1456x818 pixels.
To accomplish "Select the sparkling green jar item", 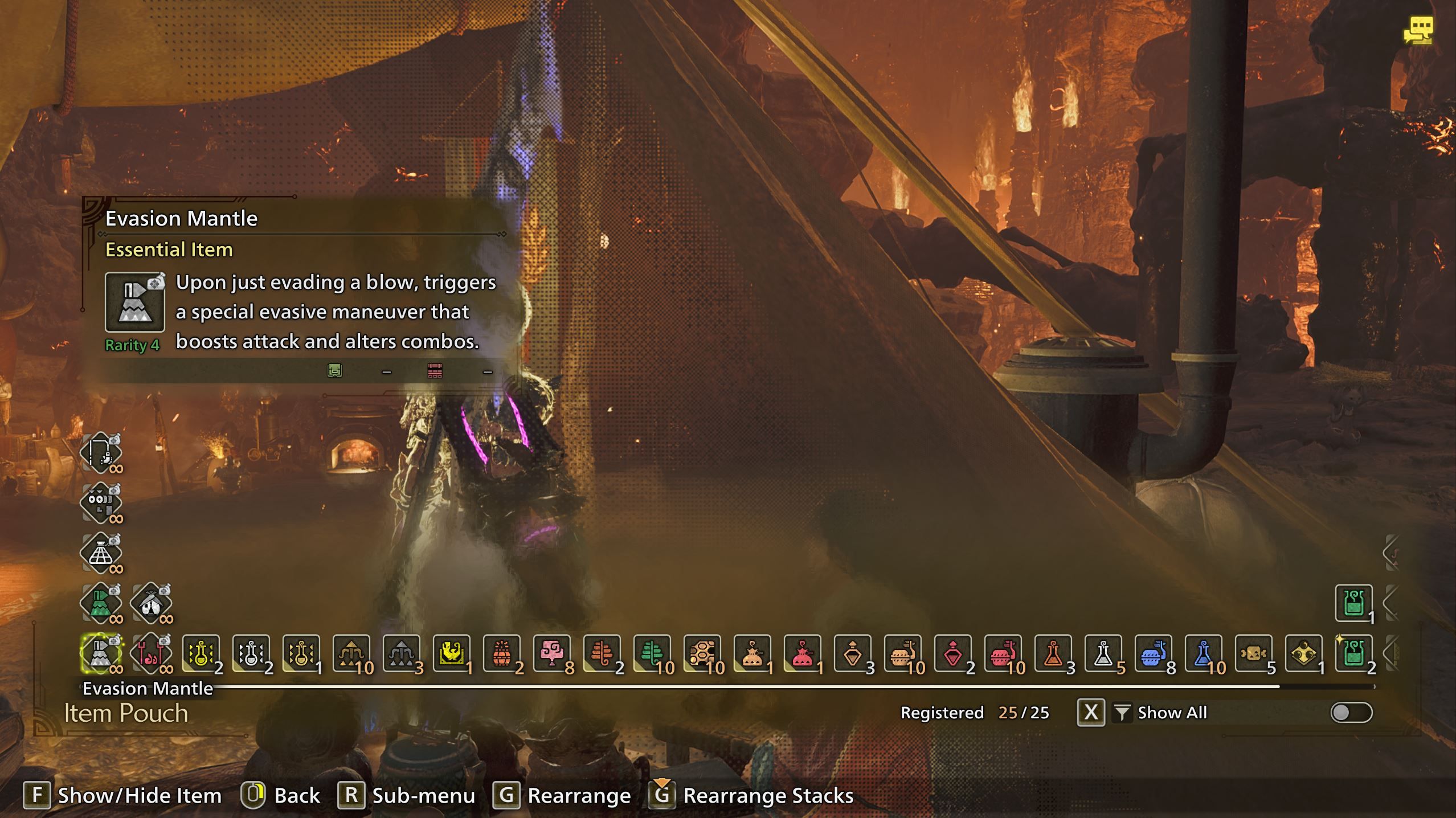I will [1353, 653].
